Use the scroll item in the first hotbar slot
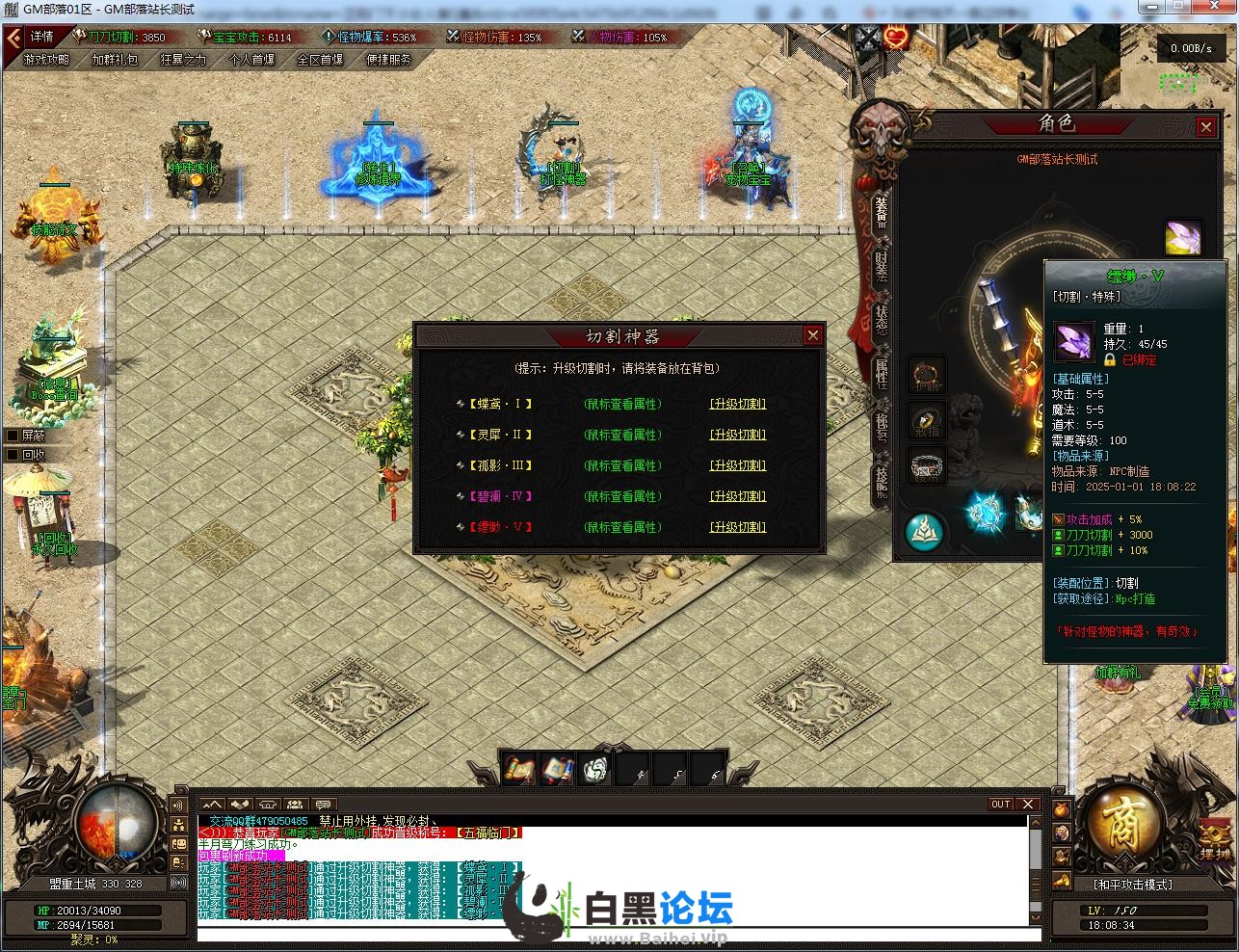This screenshot has width=1239, height=952. point(519,770)
